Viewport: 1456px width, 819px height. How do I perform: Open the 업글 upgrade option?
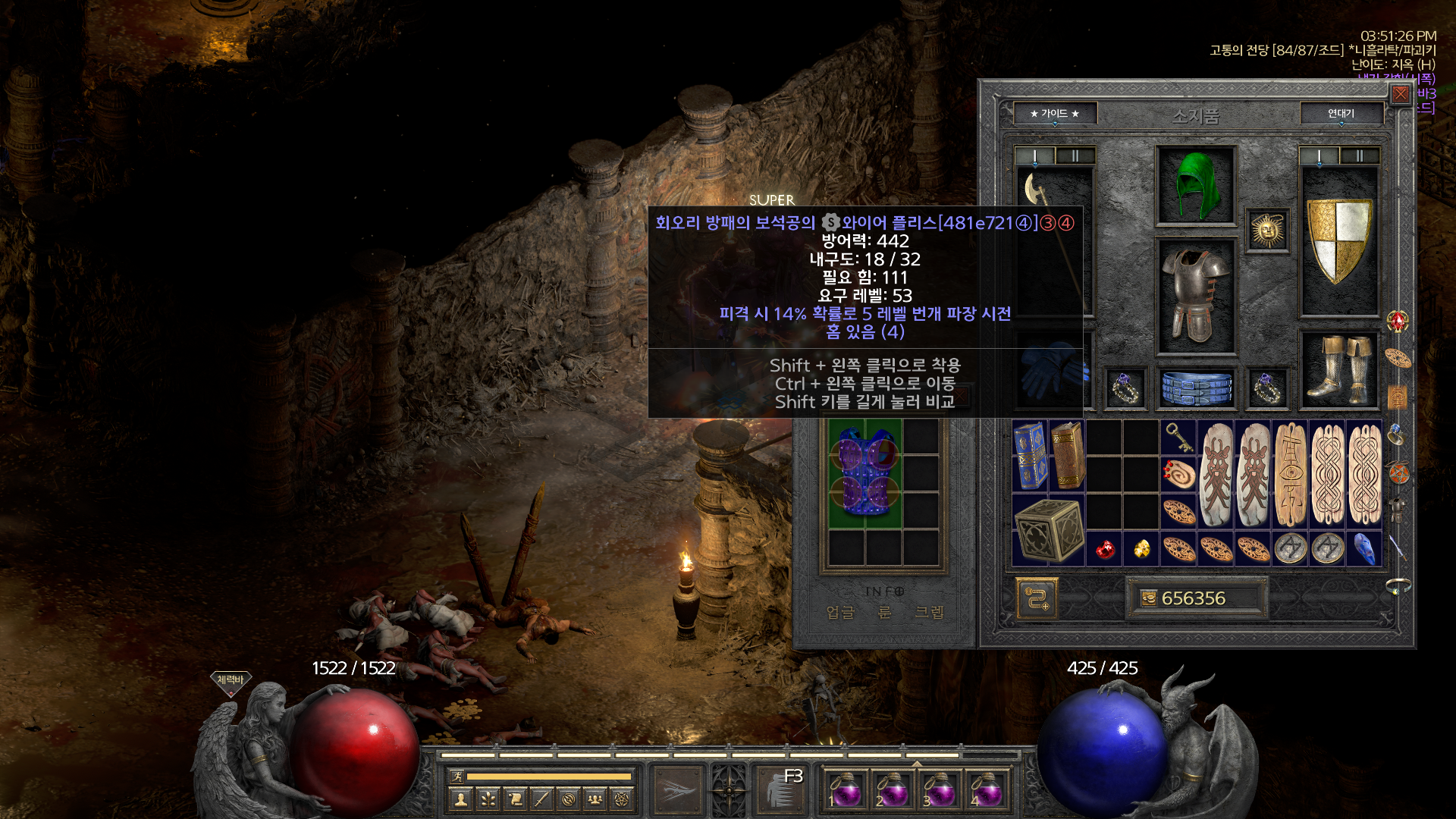point(840,612)
